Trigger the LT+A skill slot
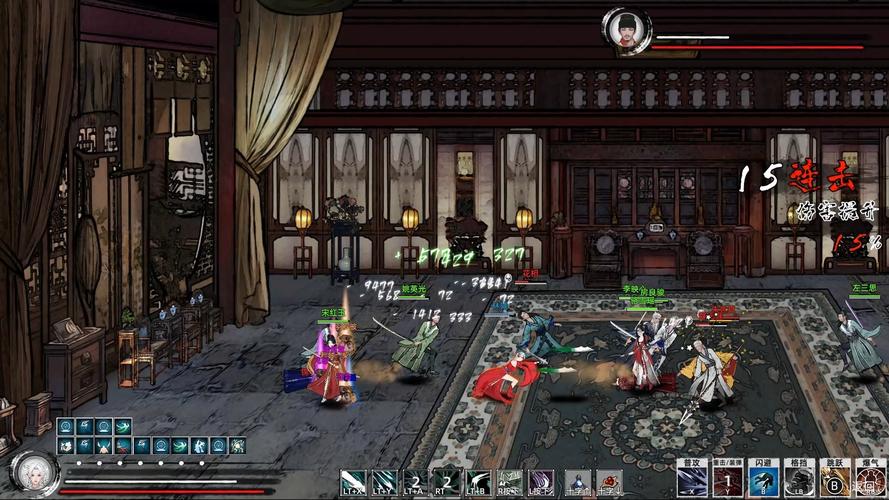Viewport: 889px width, 500px height. point(415,482)
